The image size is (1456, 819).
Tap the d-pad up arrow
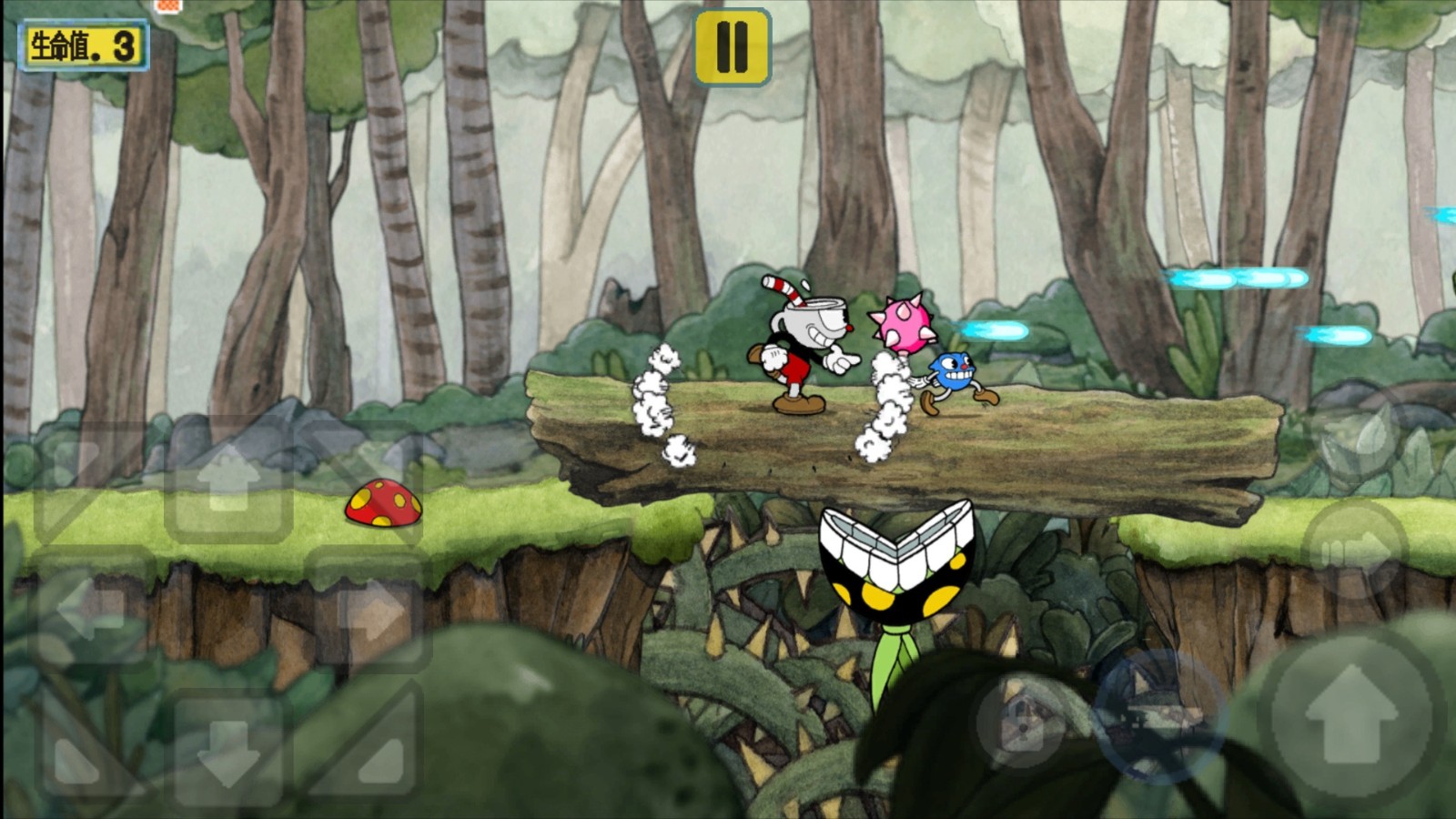pyautogui.click(x=227, y=481)
